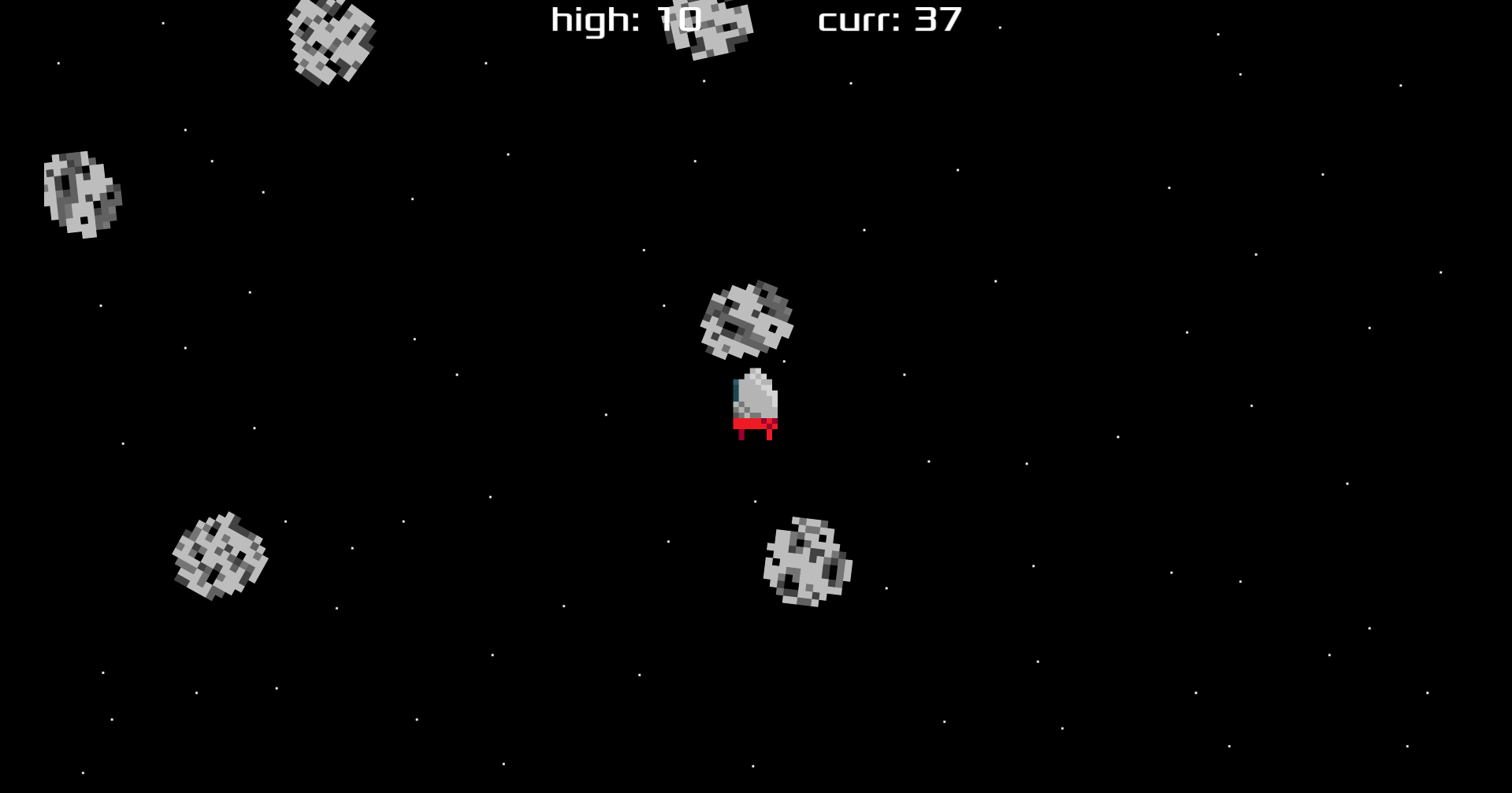Select the number 10 in the high score
1512x793 pixels.
(678, 20)
